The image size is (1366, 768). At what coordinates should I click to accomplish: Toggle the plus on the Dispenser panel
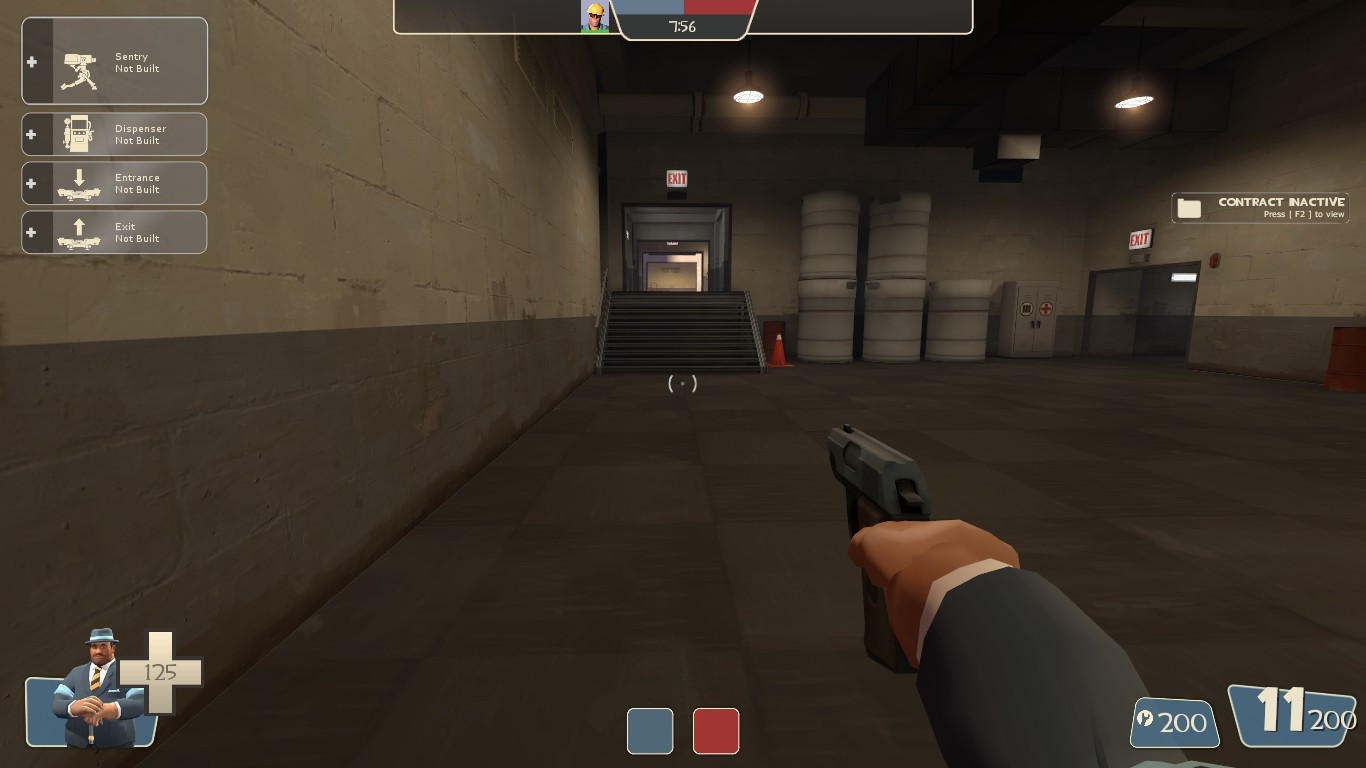pos(31,133)
